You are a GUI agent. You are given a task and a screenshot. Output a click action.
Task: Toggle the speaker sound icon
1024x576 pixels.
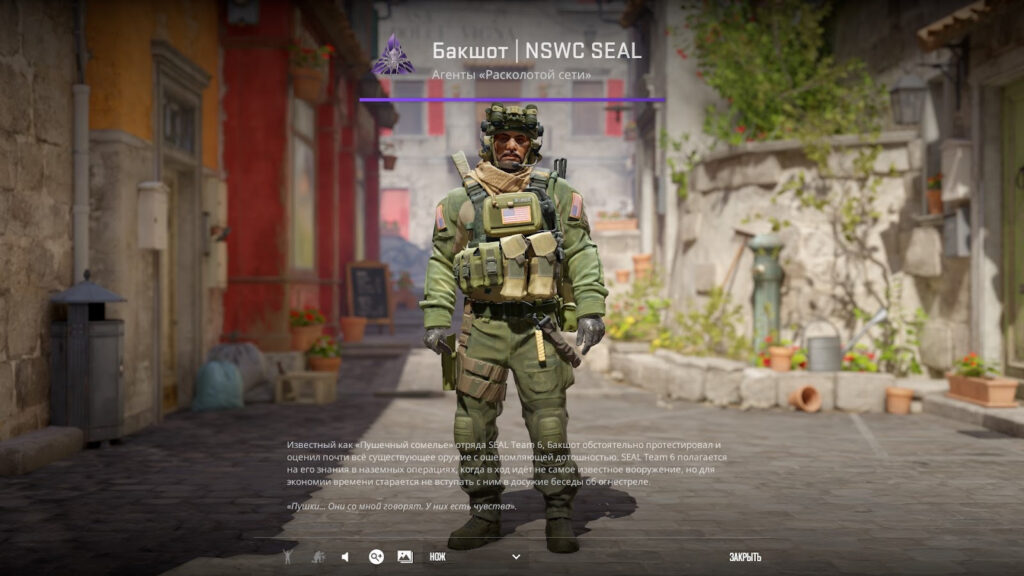click(345, 557)
